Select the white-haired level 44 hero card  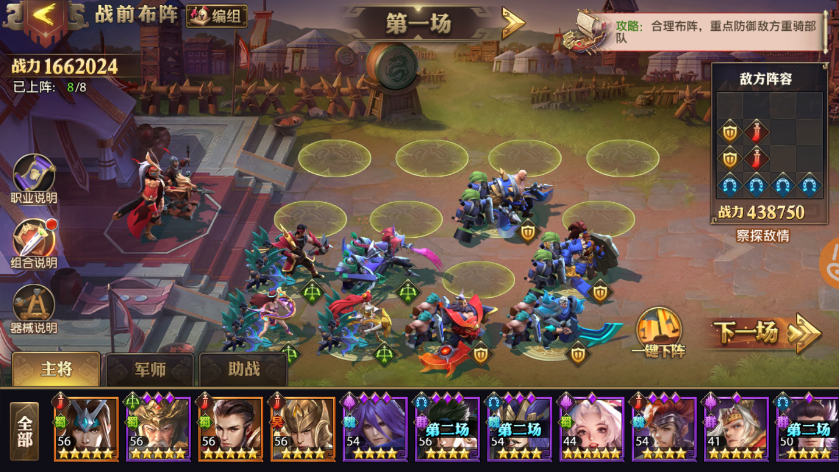(592, 428)
